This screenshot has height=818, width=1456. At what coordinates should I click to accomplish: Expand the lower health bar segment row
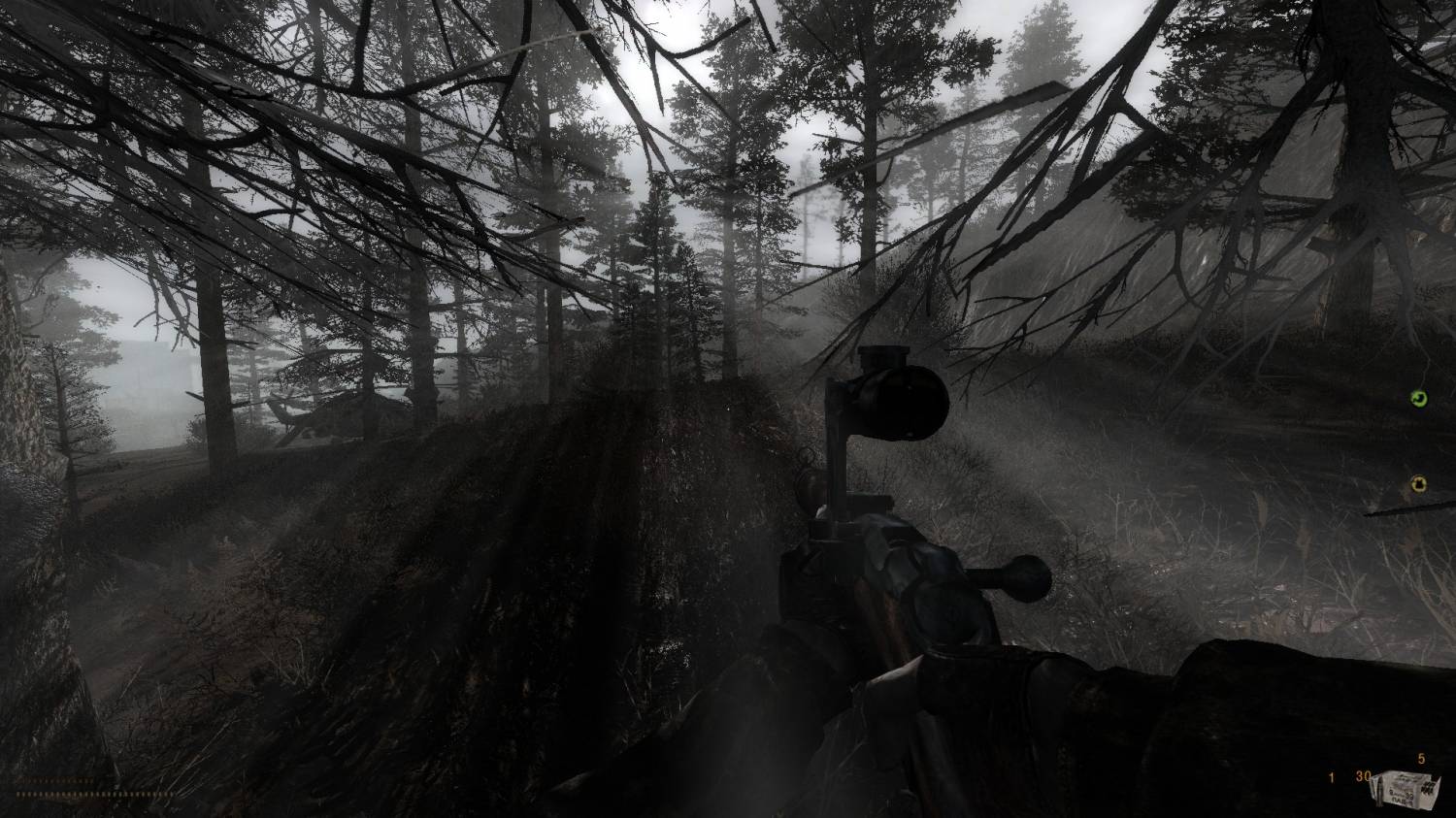pos(92,795)
